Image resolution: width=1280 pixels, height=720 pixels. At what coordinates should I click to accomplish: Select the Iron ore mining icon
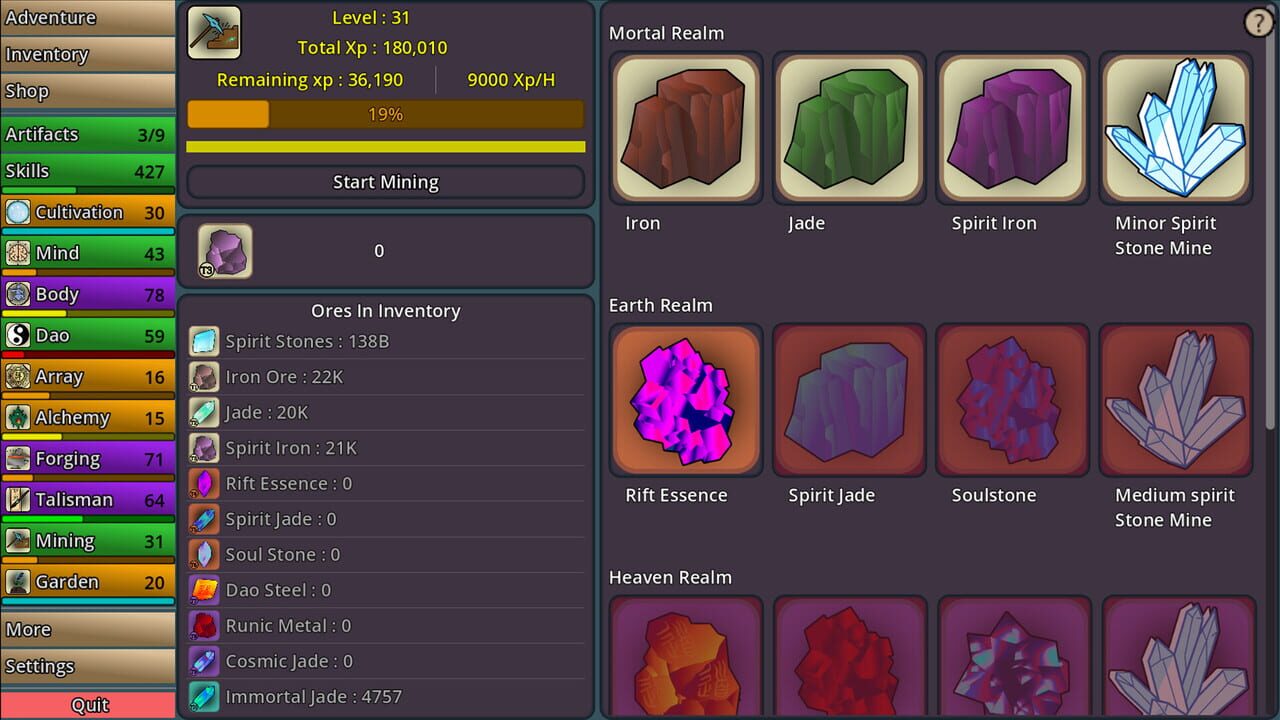[686, 128]
